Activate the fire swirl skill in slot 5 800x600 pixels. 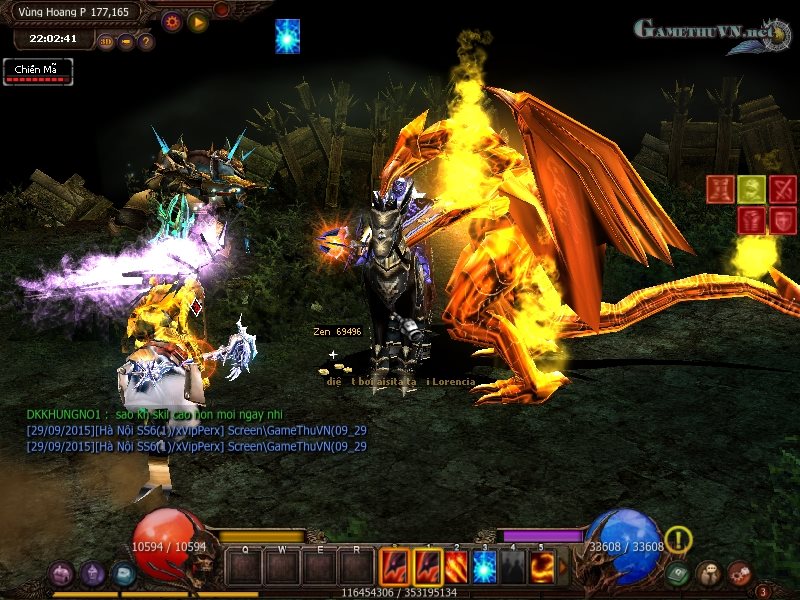click(x=542, y=568)
